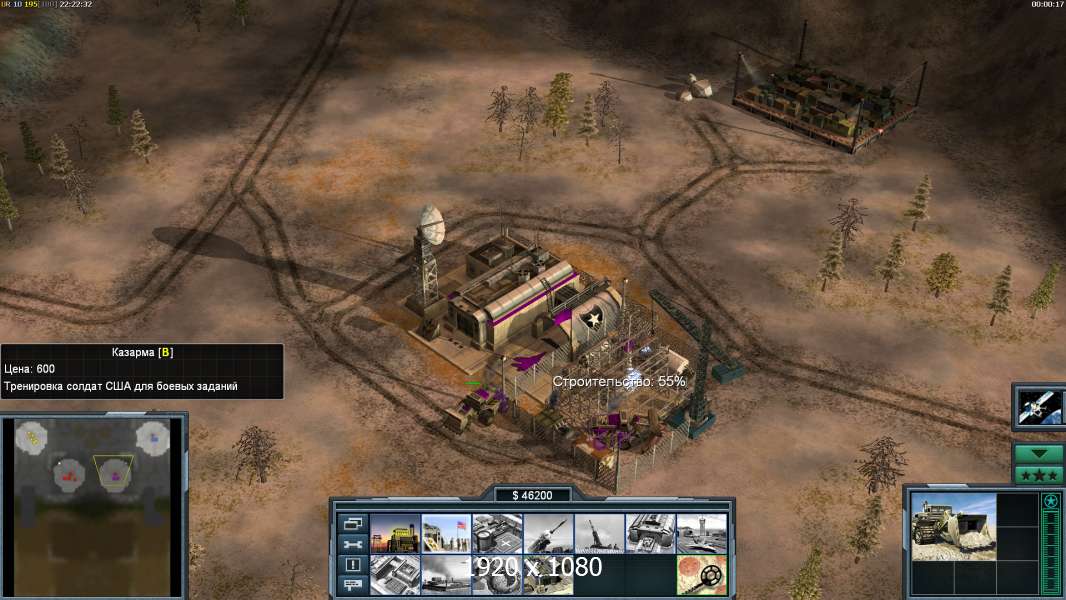This screenshot has height=600, width=1066.
Task: Choose the power plant build icon at sunset
Action: pyautogui.click(x=395, y=533)
